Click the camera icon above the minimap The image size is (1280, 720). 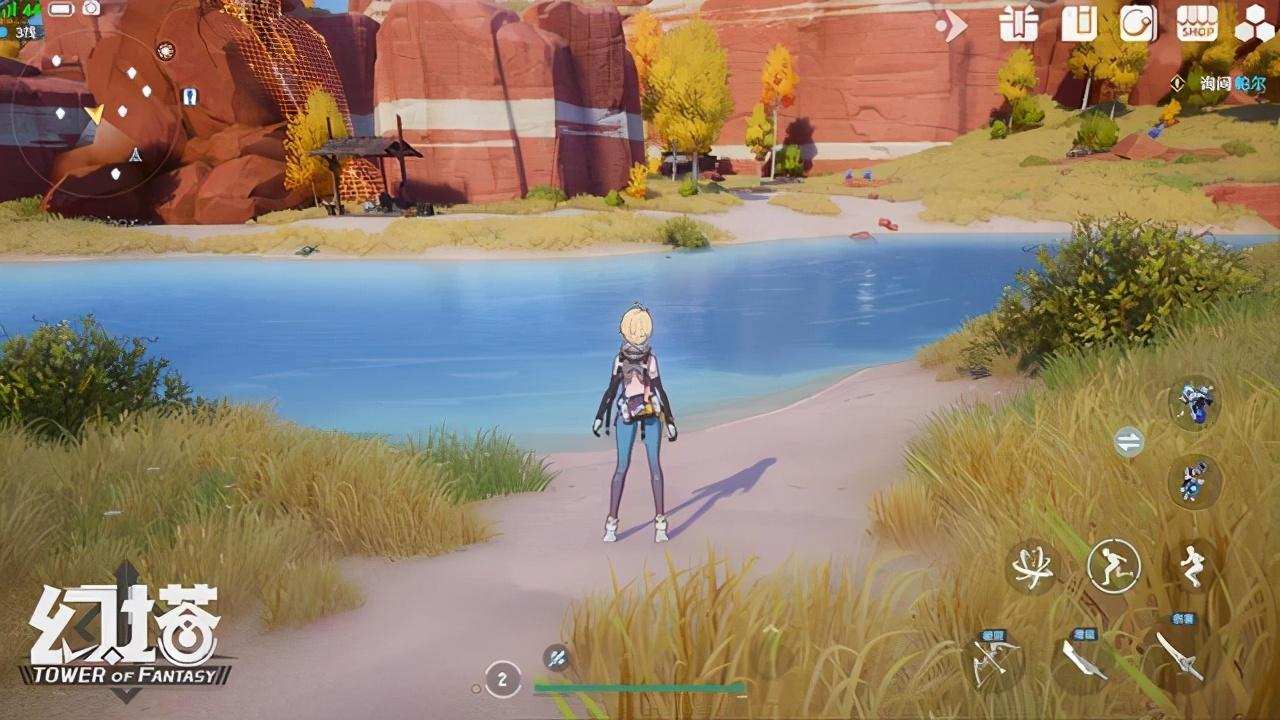click(x=91, y=9)
